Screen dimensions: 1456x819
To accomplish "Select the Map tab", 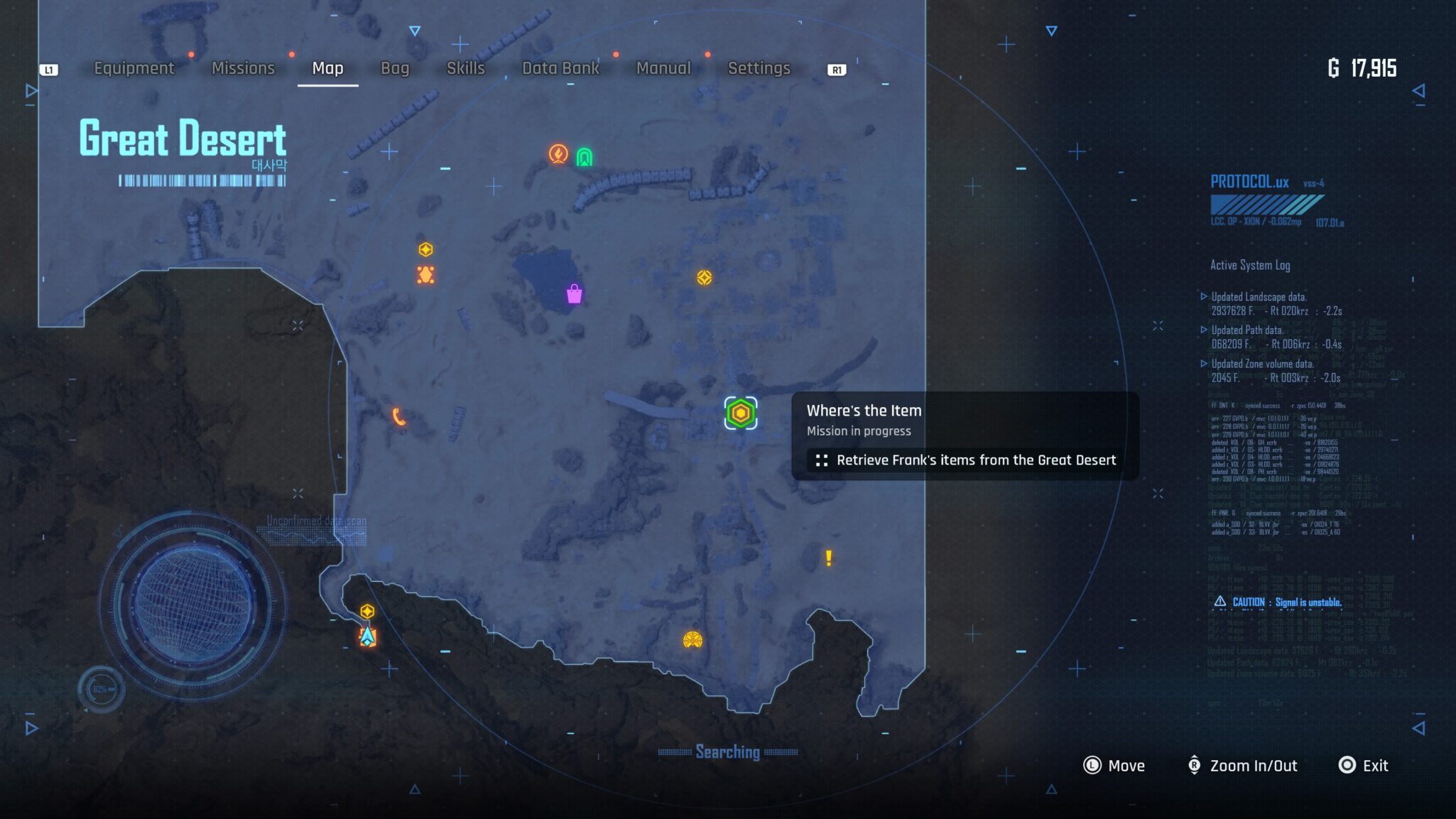I will tap(327, 68).
